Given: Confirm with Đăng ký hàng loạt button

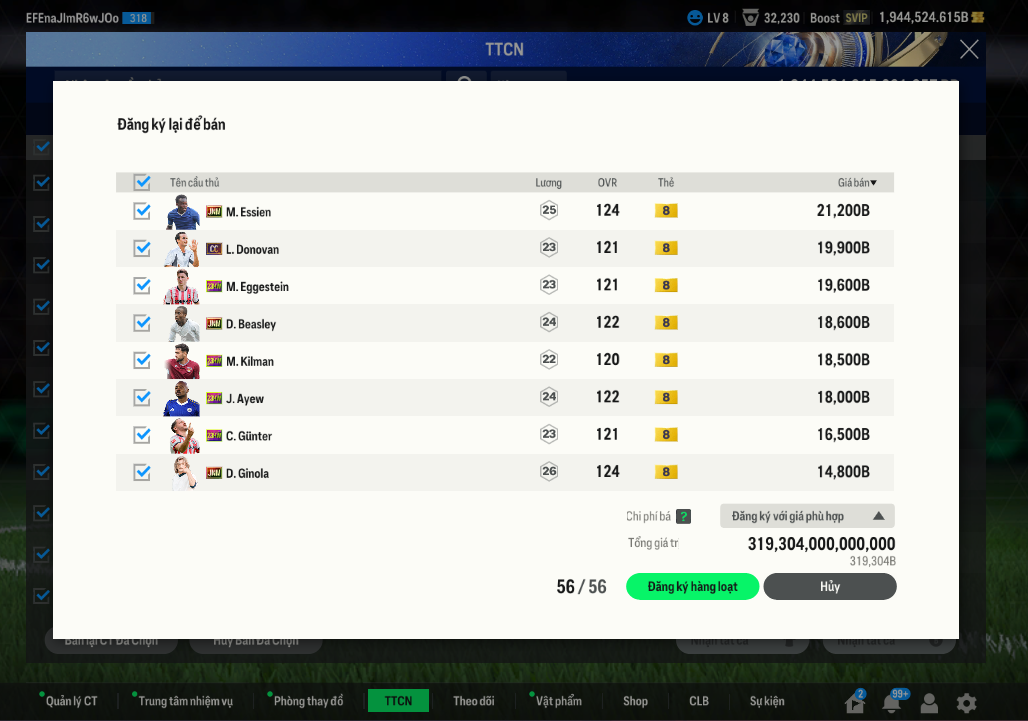Looking at the screenshot, I should pos(692,587).
